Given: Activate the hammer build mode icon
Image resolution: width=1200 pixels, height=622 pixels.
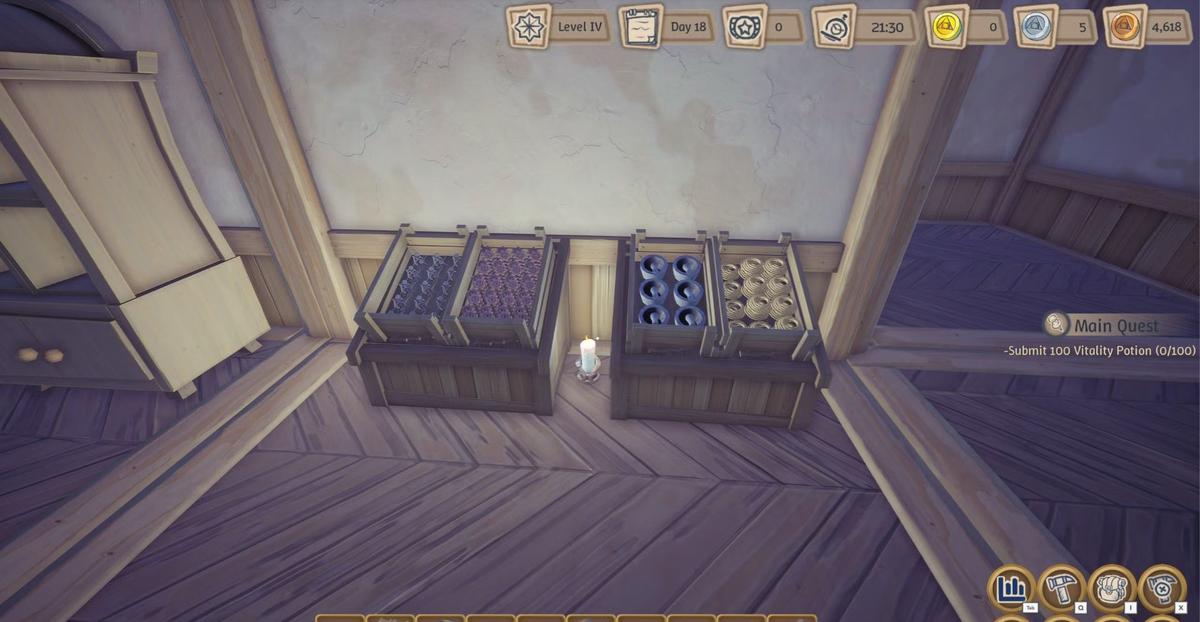Looking at the screenshot, I should [x=1061, y=588].
